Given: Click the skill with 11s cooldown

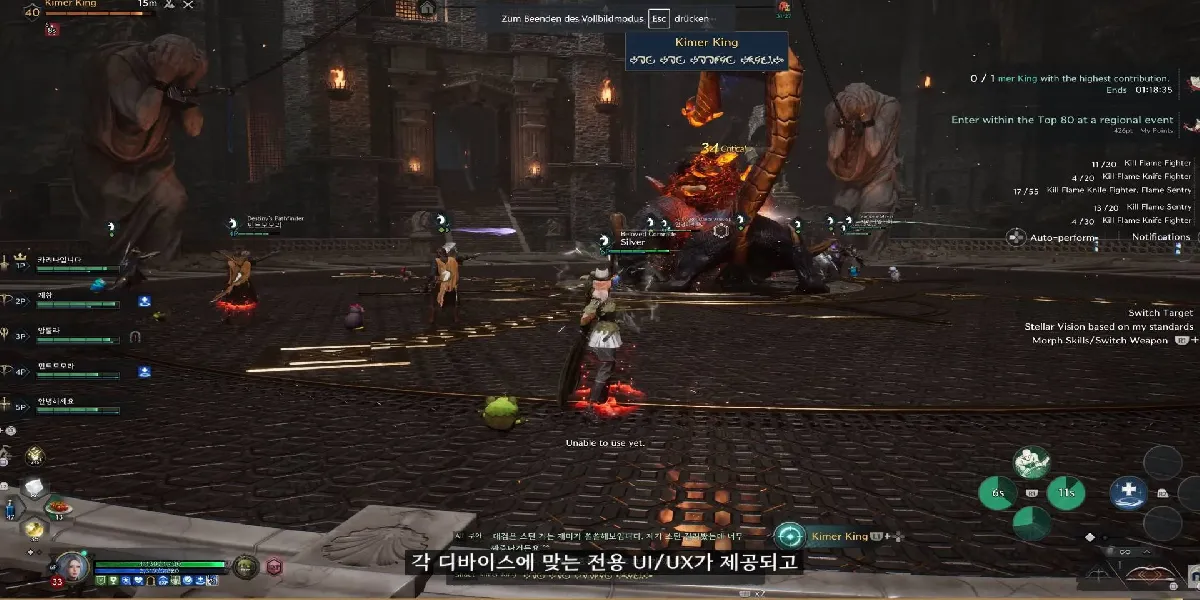Looking at the screenshot, I should [1065, 492].
